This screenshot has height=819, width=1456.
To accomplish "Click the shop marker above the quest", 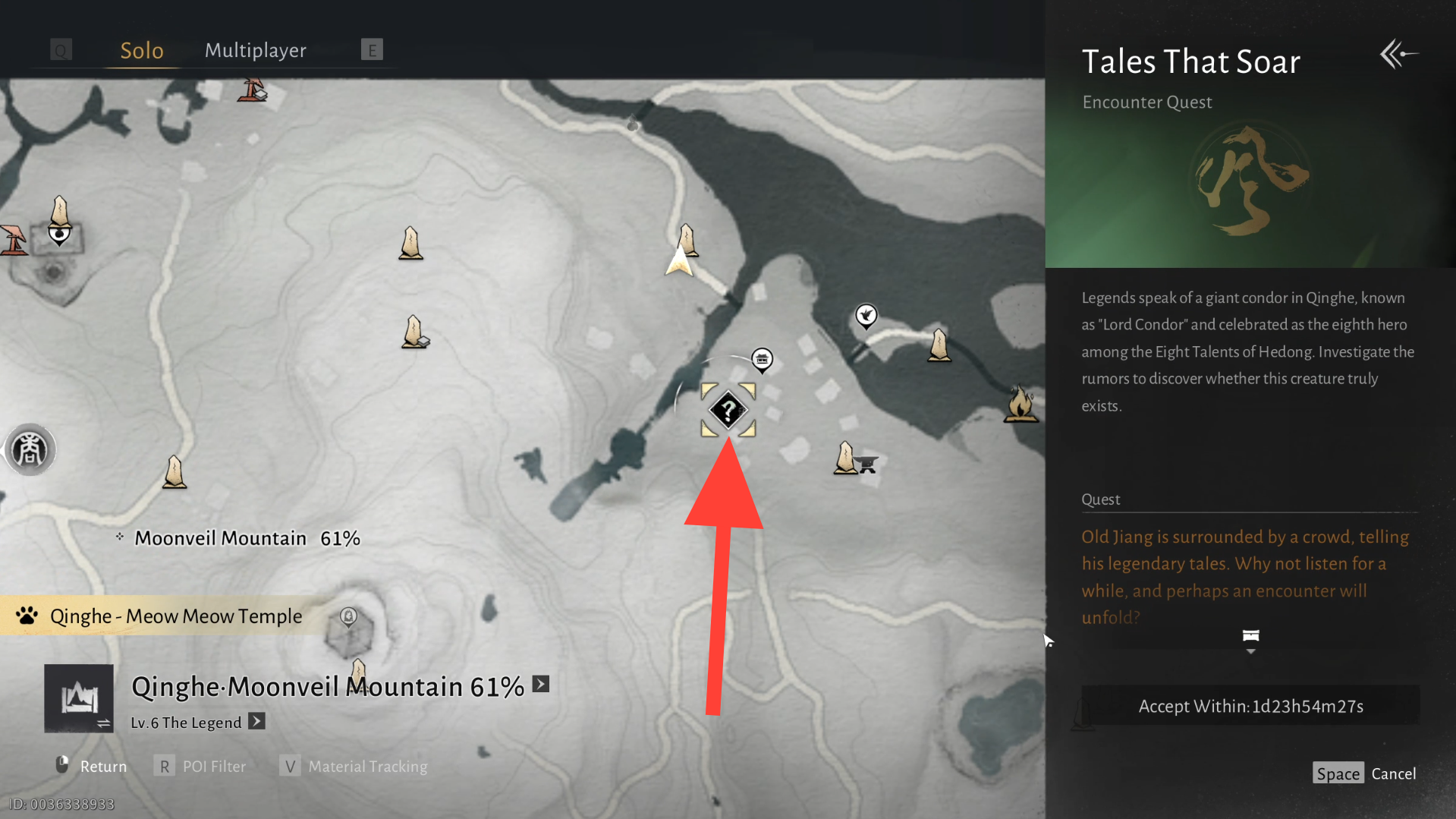I will (762, 359).
